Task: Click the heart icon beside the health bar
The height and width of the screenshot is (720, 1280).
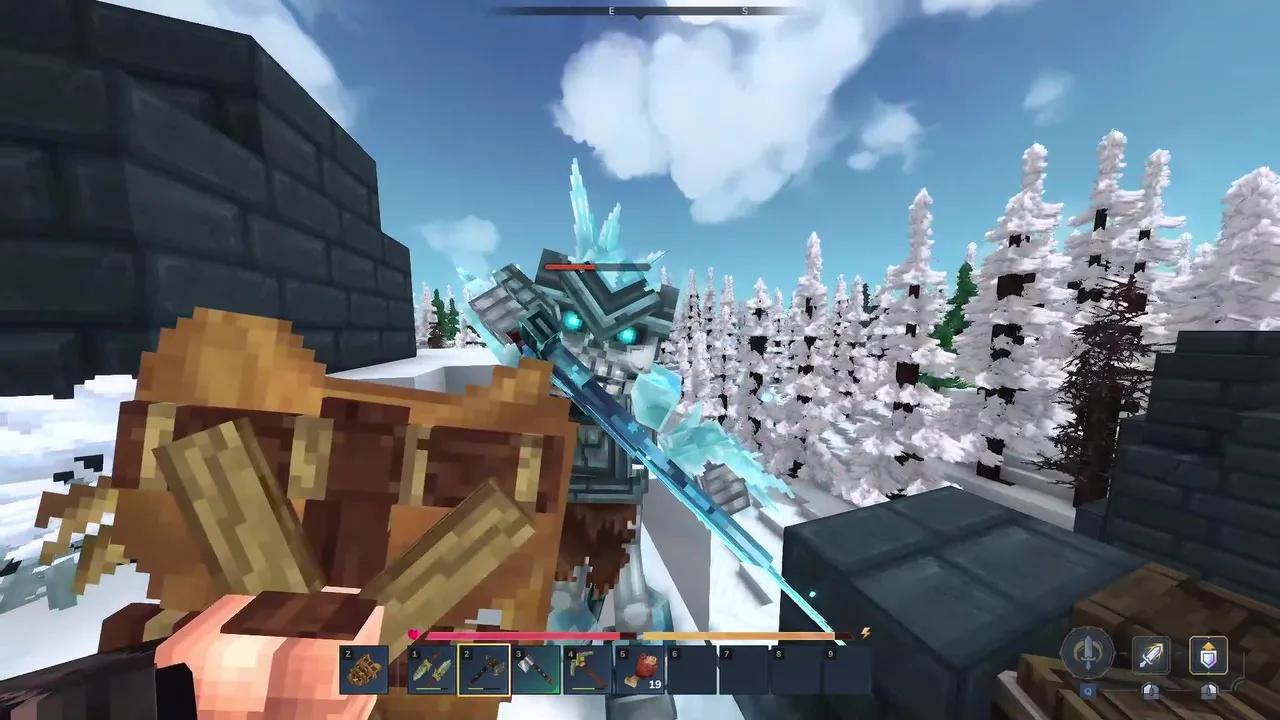Action: pos(413,634)
